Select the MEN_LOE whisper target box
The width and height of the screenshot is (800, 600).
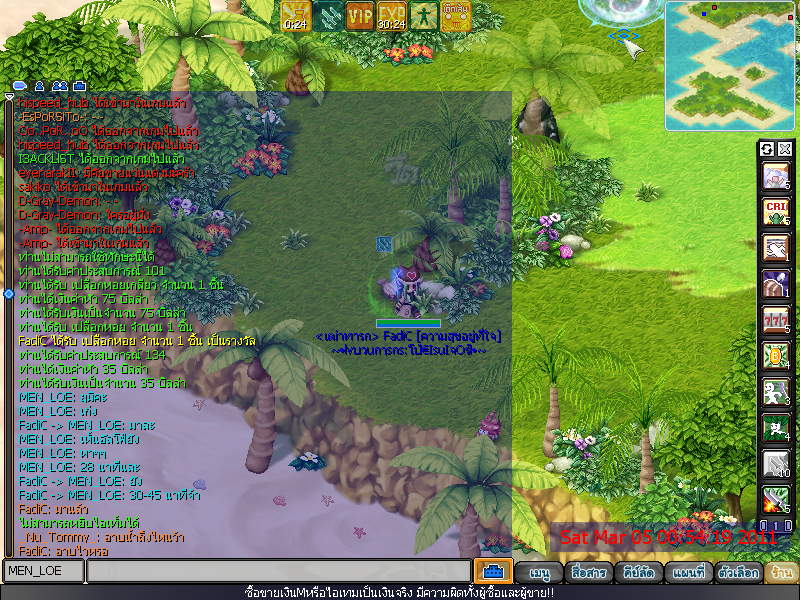point(44,571)
